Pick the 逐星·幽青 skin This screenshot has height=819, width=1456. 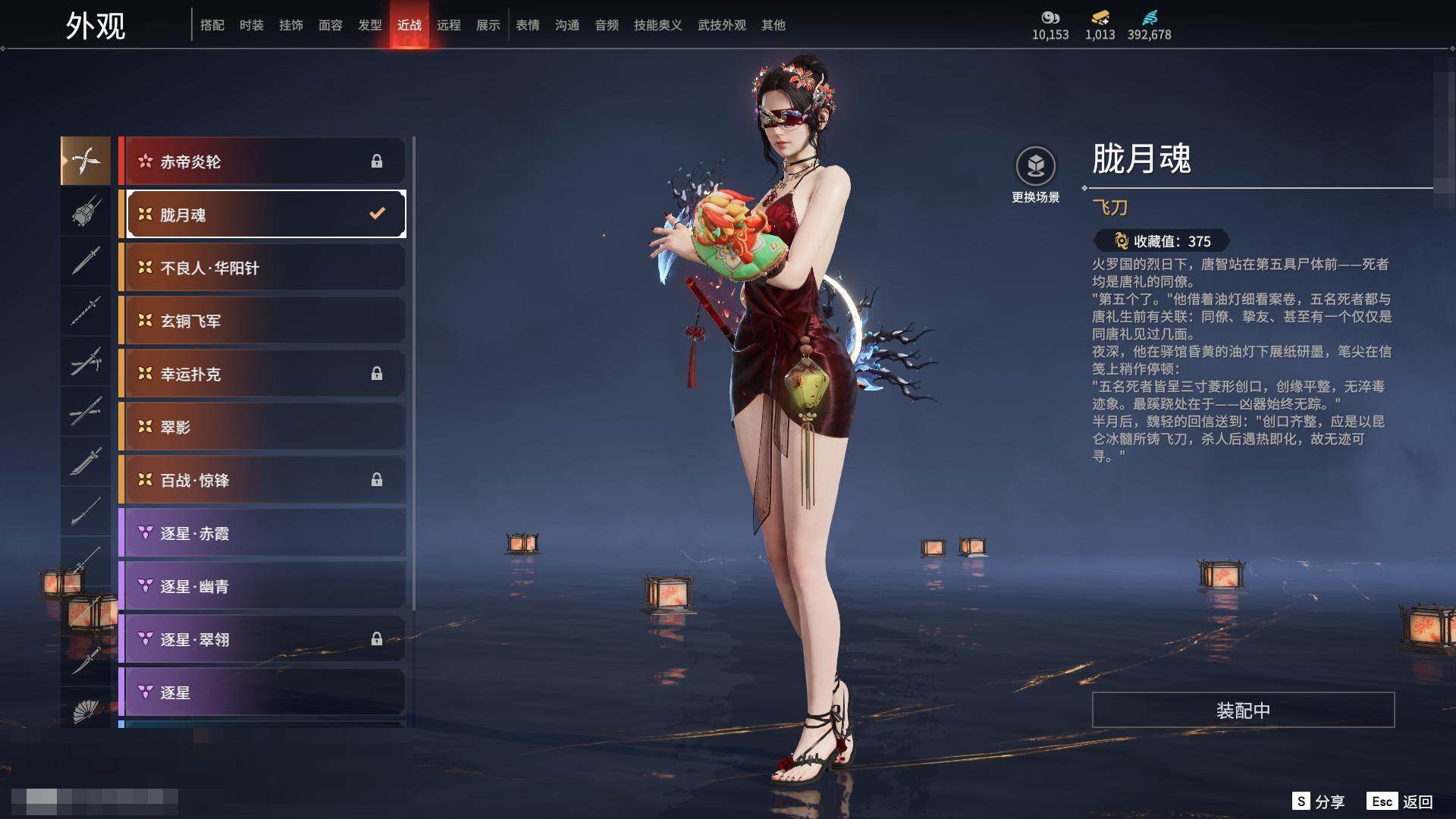pos(262,586)
